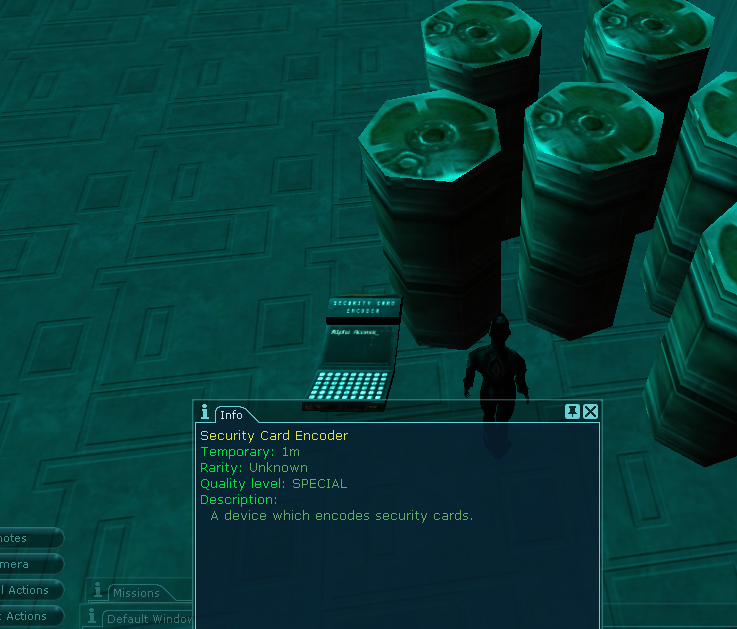Click the Missions window's "i" icon
Image resolution: width=737 pixels, height=629 pixels.
98,591
